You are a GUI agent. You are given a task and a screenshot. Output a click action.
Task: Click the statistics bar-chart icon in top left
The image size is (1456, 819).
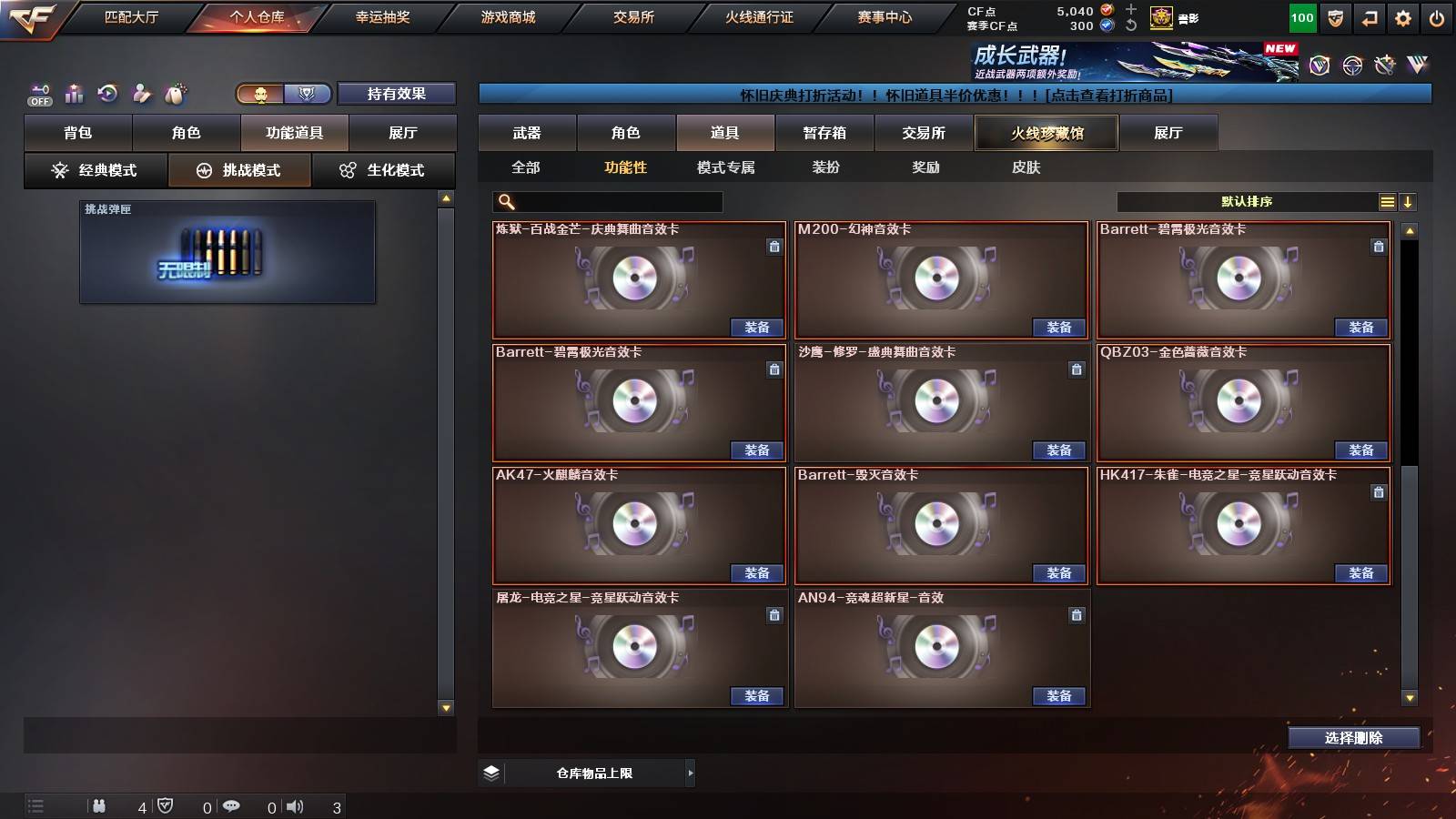click(x=74, y=93)
